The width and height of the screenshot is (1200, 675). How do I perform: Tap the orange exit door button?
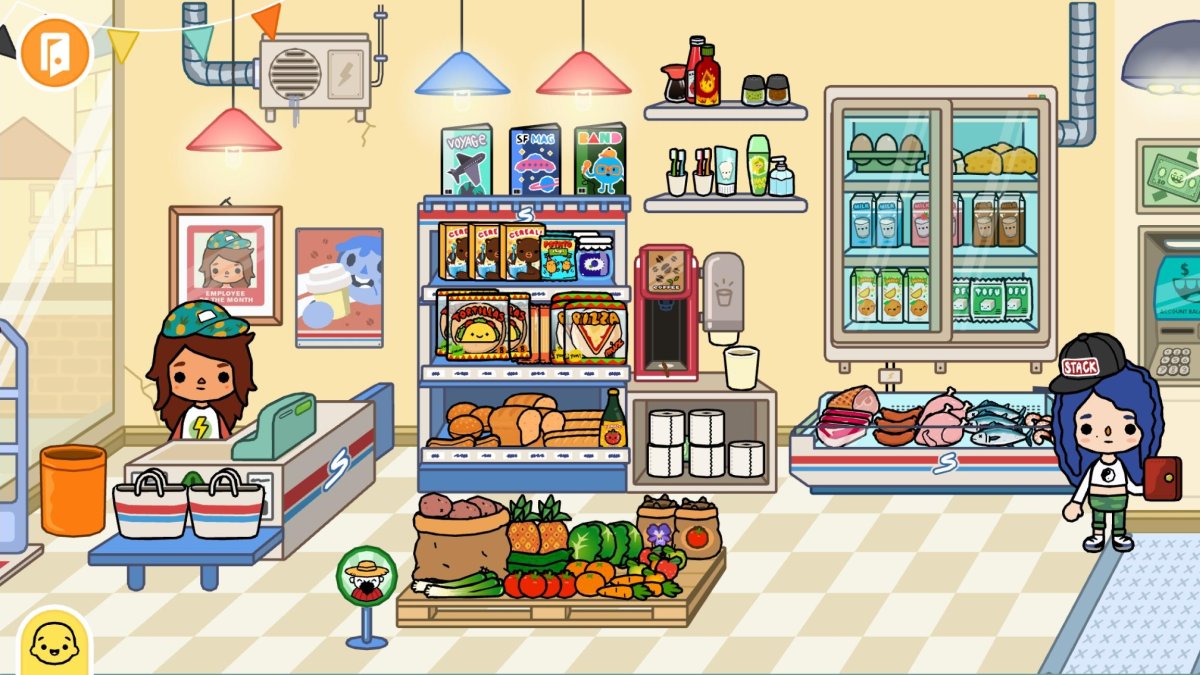click(x=55, y=53)
